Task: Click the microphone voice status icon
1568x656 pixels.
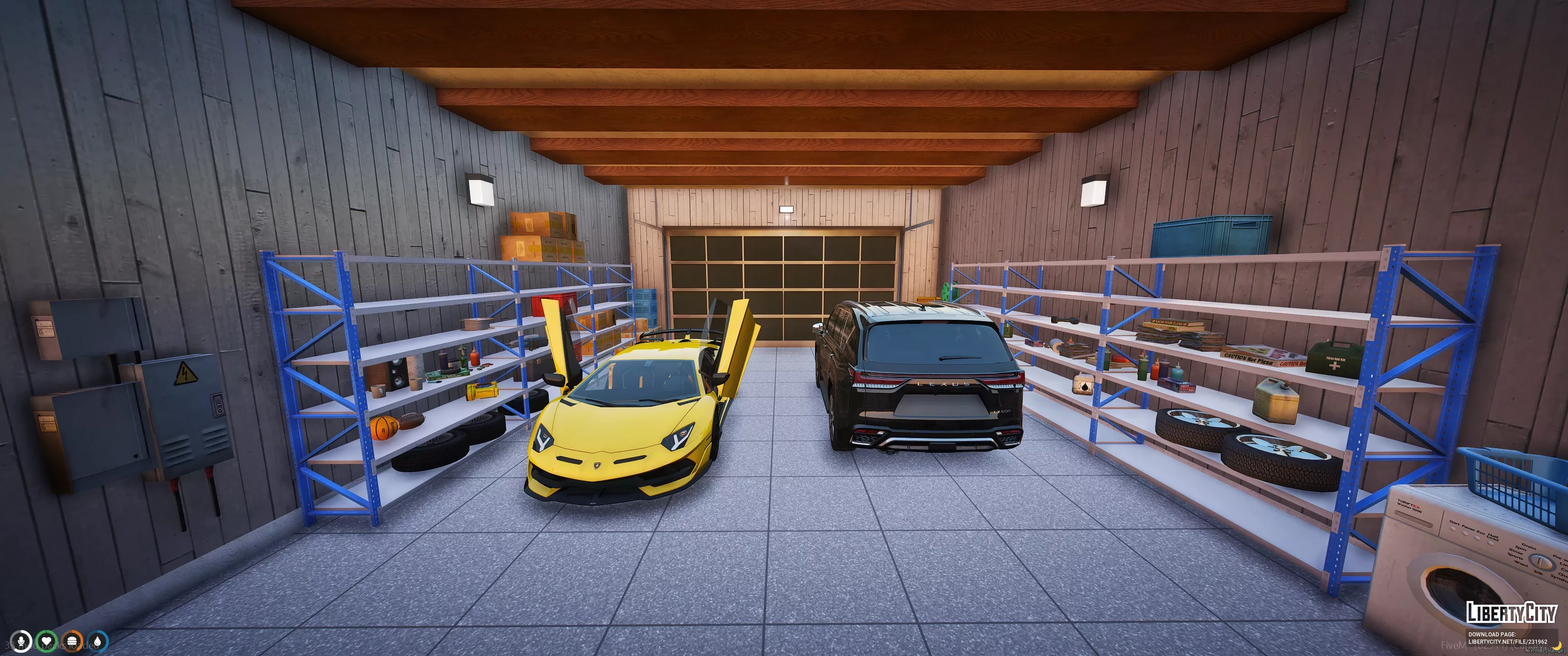Action: [x=21, y=641]
